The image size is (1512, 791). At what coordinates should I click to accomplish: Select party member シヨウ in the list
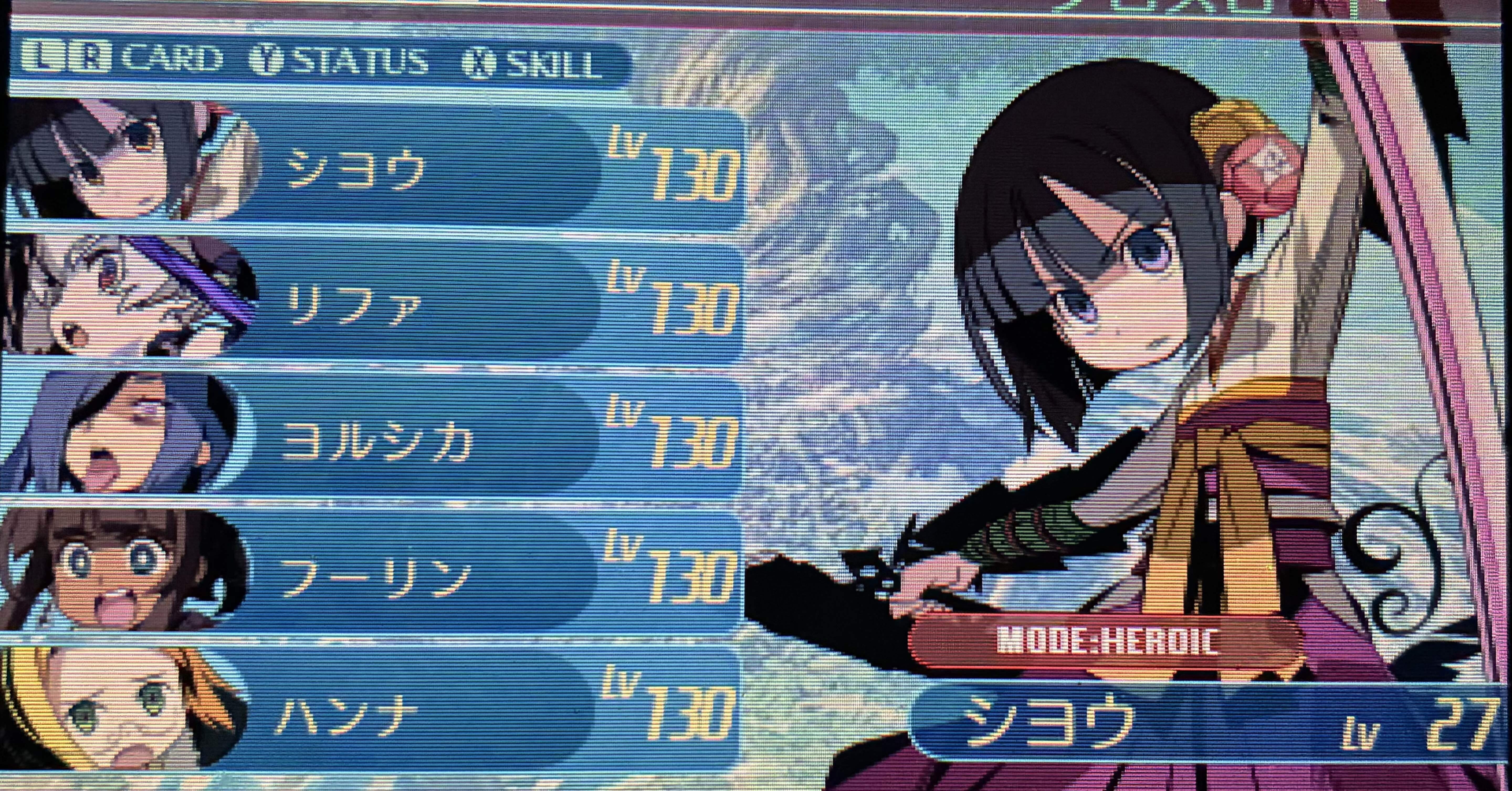[376, 167]
